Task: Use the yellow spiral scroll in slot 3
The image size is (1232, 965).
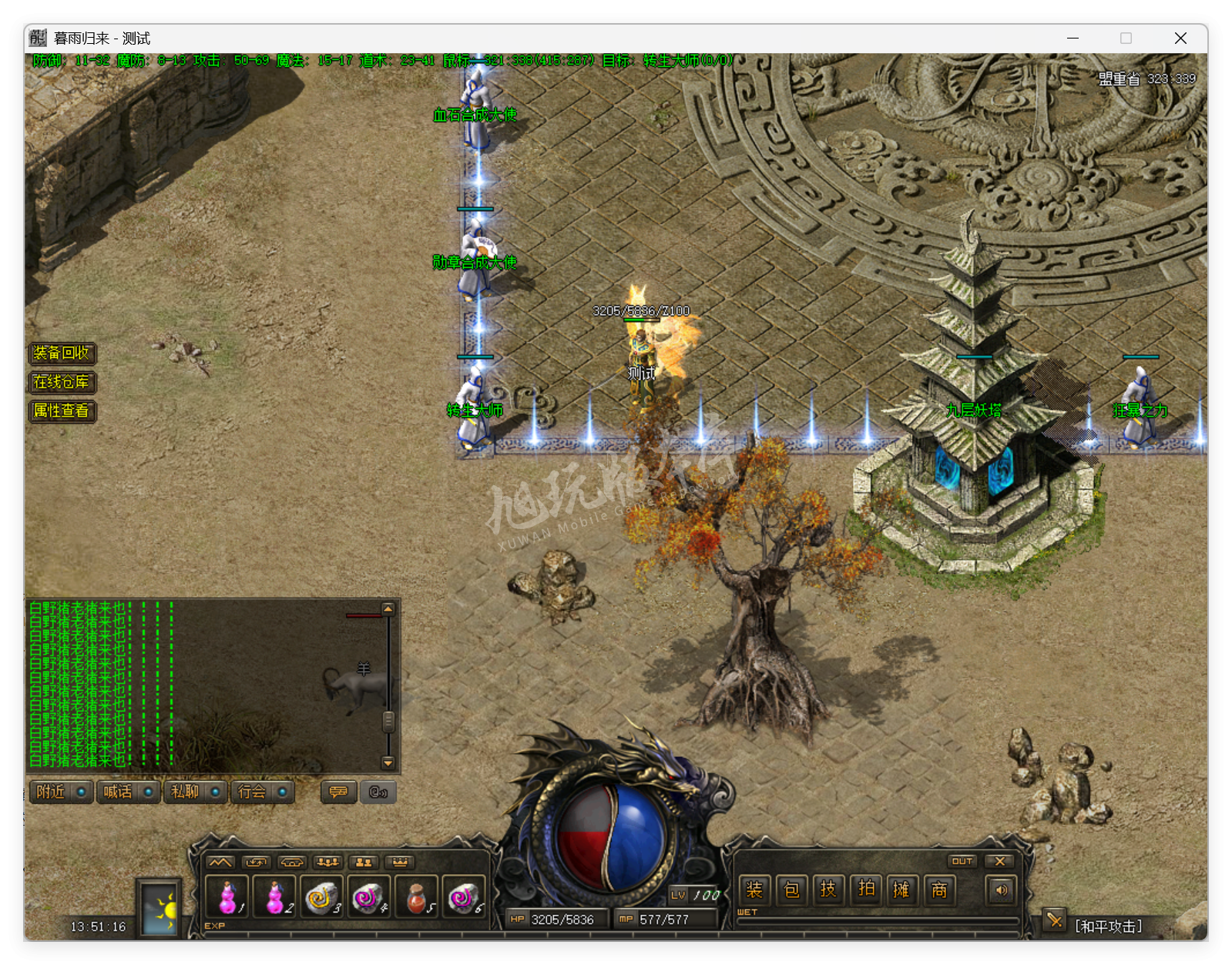Action: (x=322, y=897)
